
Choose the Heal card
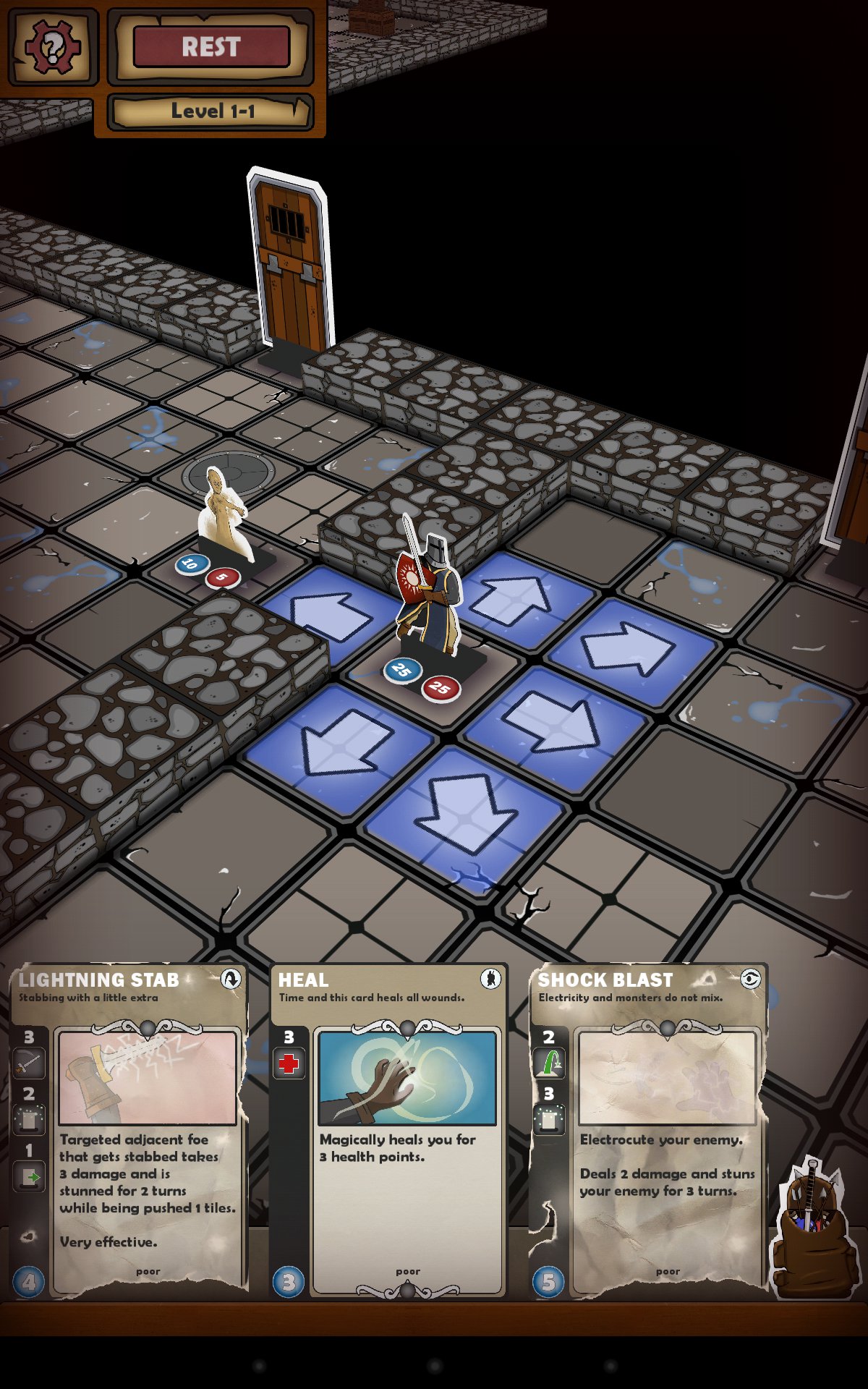[389, 1129]
